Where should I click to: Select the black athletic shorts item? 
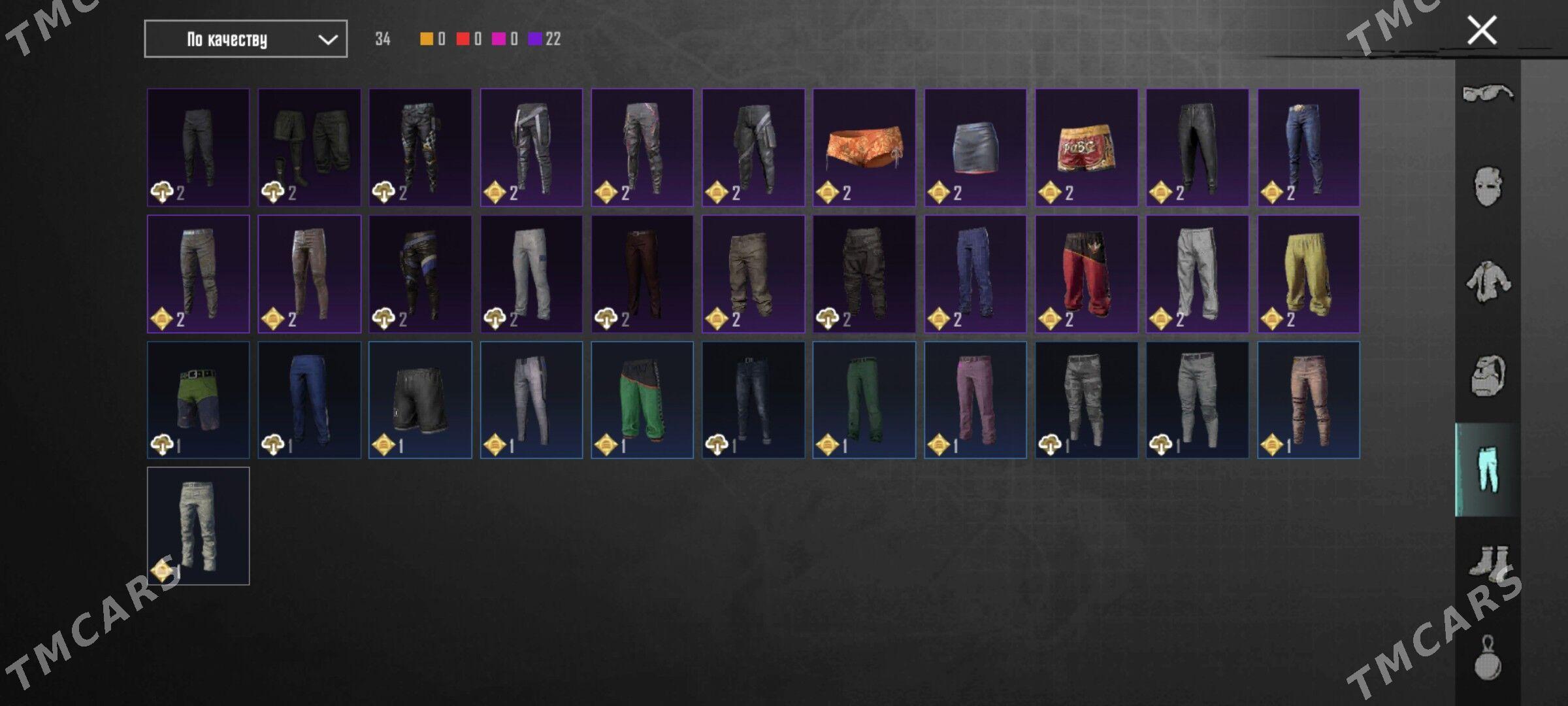click(x=420, y=400)
